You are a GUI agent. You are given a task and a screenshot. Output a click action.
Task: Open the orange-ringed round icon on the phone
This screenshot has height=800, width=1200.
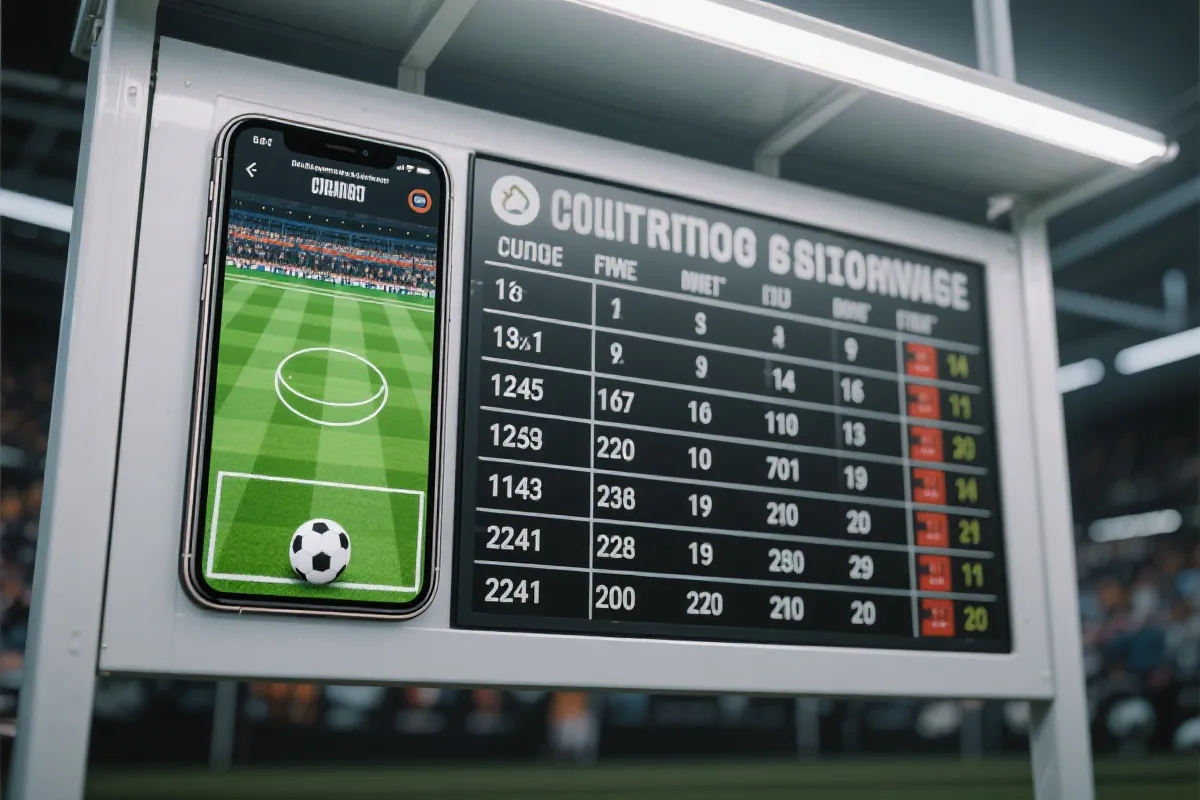[420, 201]
